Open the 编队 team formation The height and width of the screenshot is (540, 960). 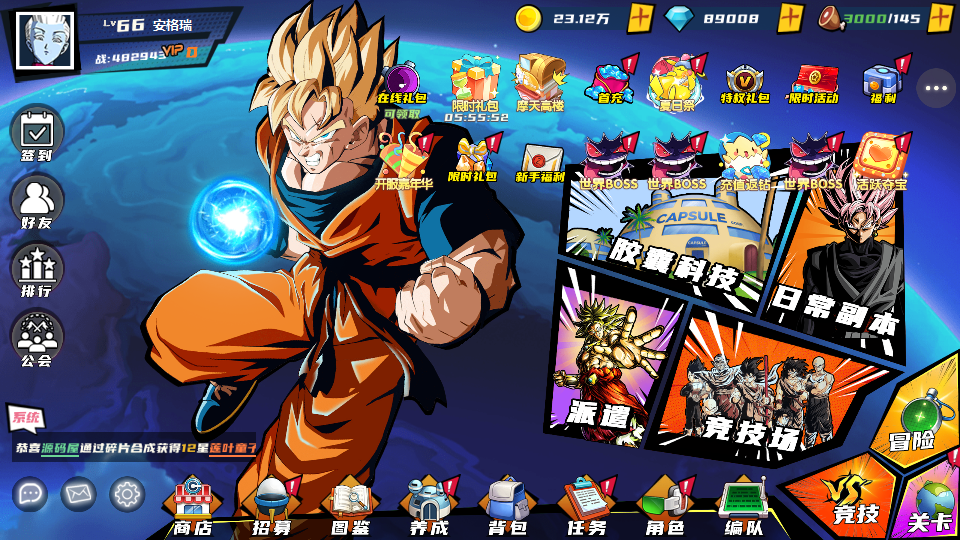pyautogui.click(x=742, y=505)
